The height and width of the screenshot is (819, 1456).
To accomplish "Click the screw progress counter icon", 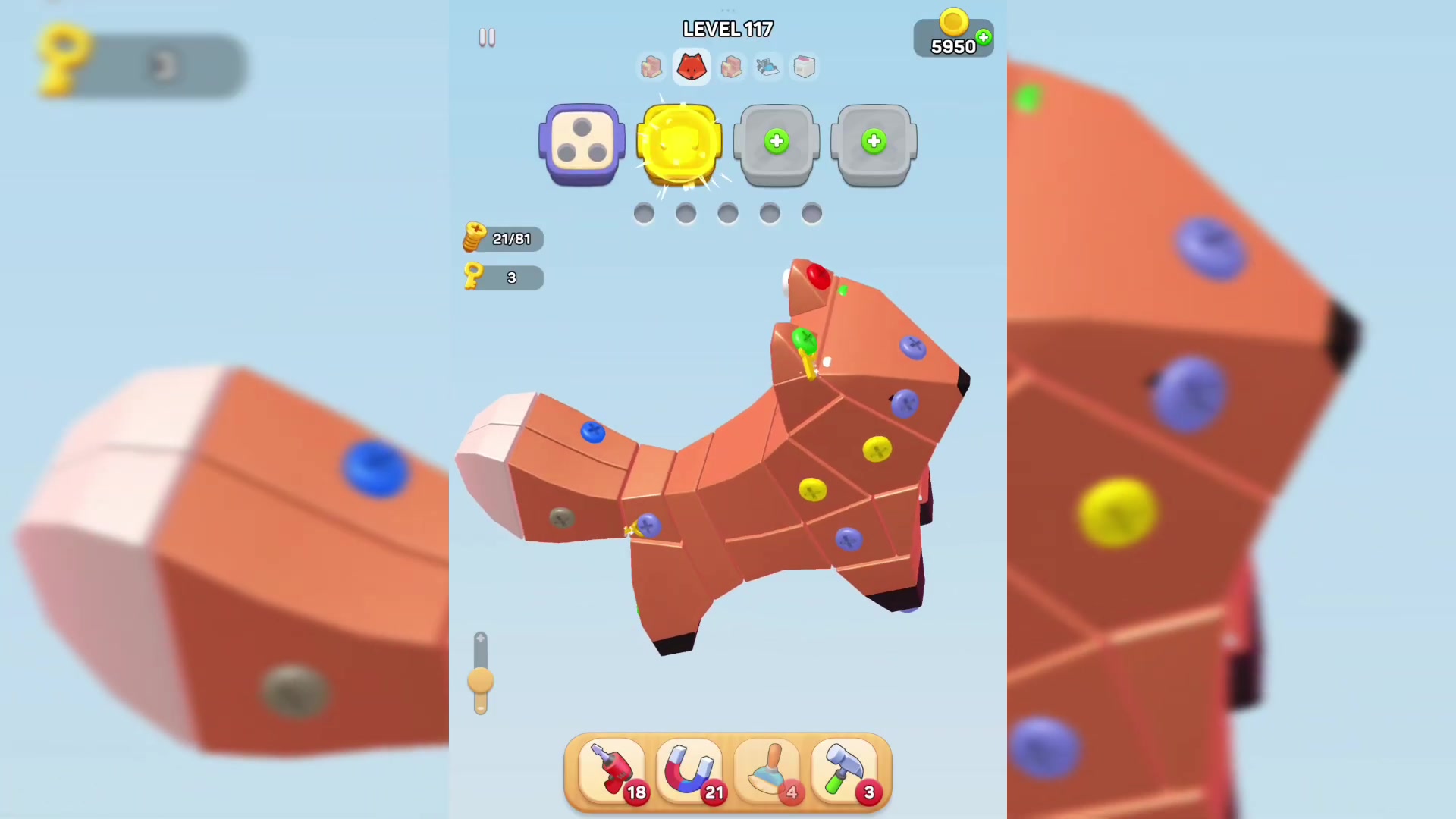I will pos(475,237).
